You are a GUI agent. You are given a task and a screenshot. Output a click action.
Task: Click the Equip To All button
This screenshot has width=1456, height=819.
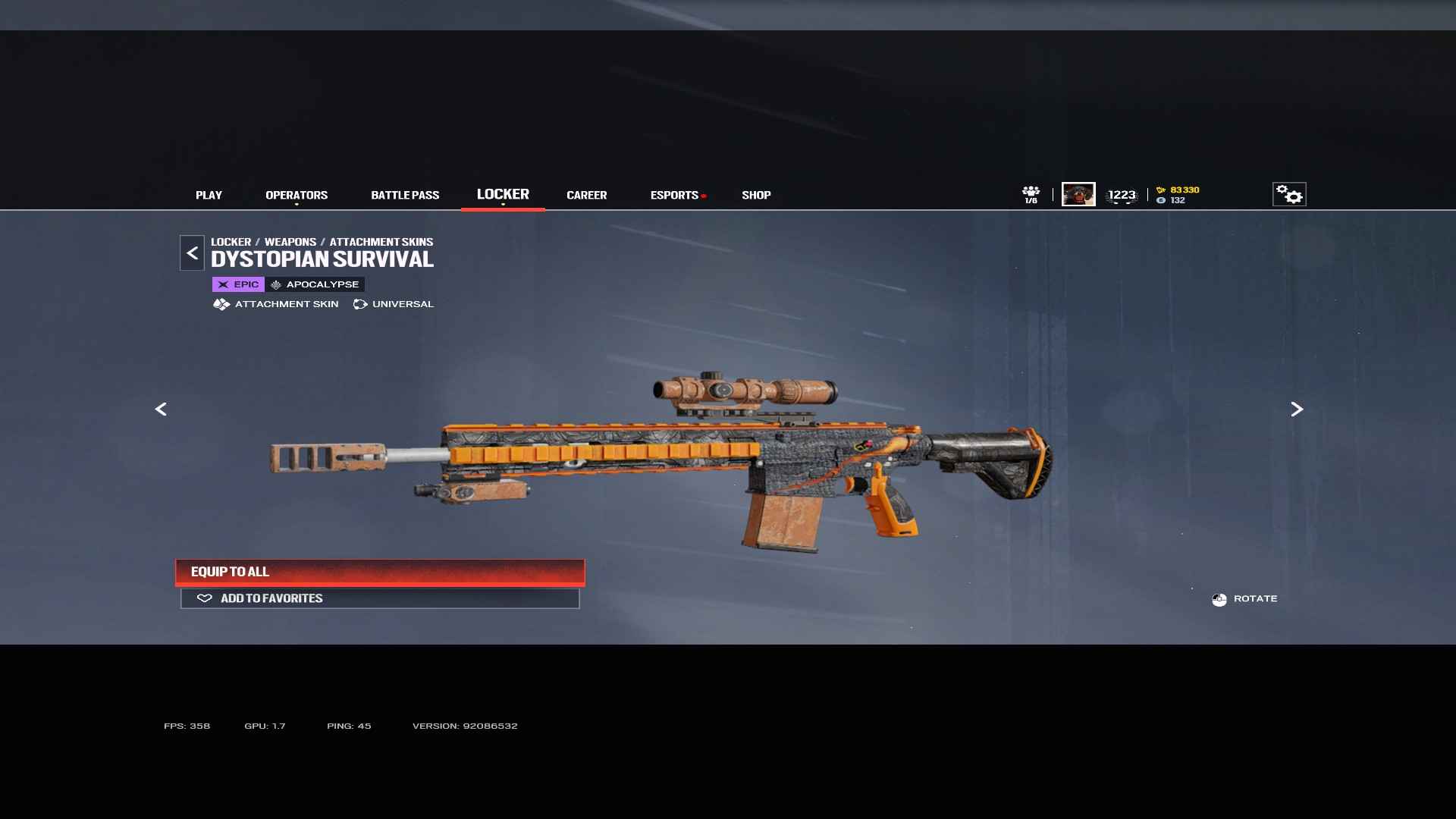point(380,572)
